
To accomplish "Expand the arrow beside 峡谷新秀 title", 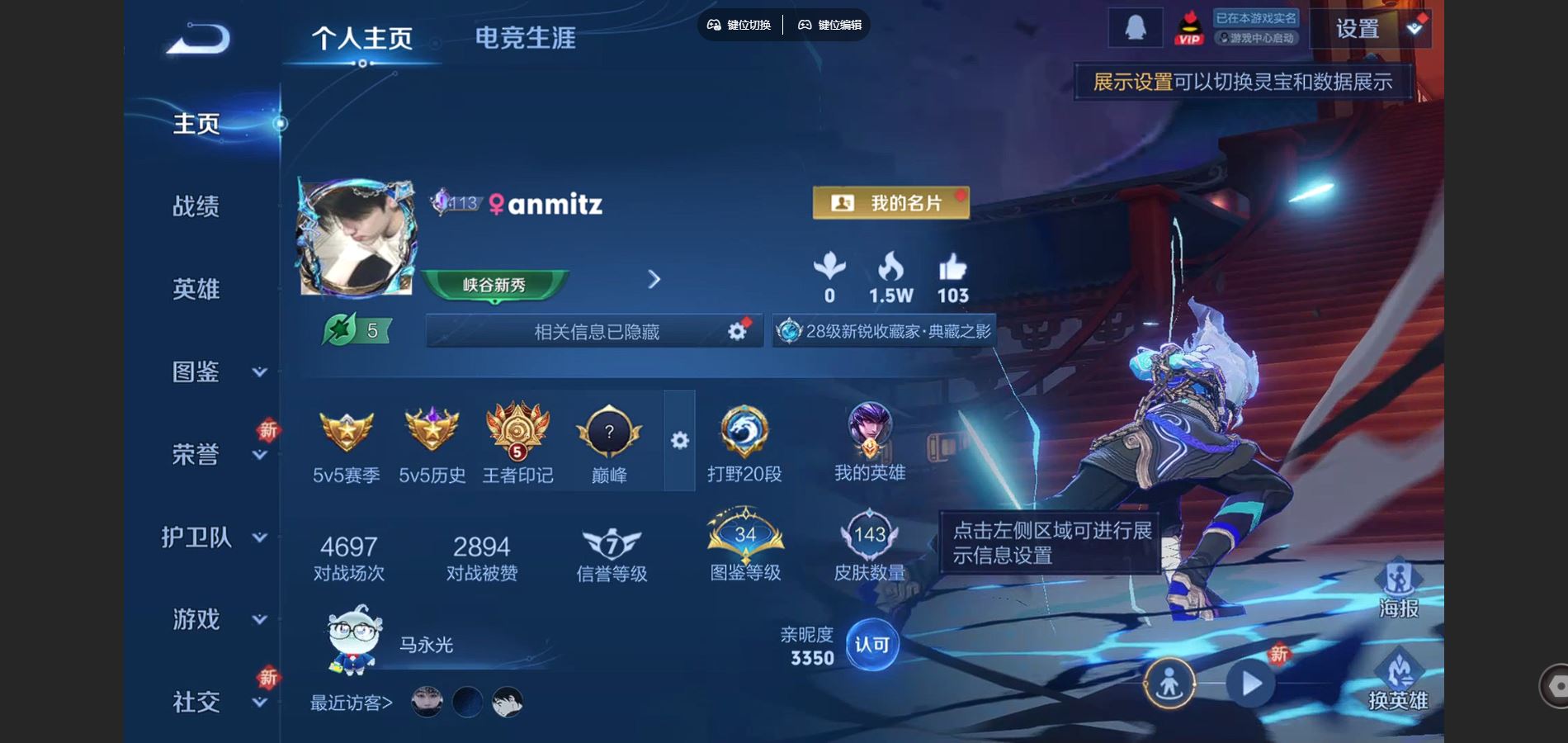I will [x=654, y=279].
